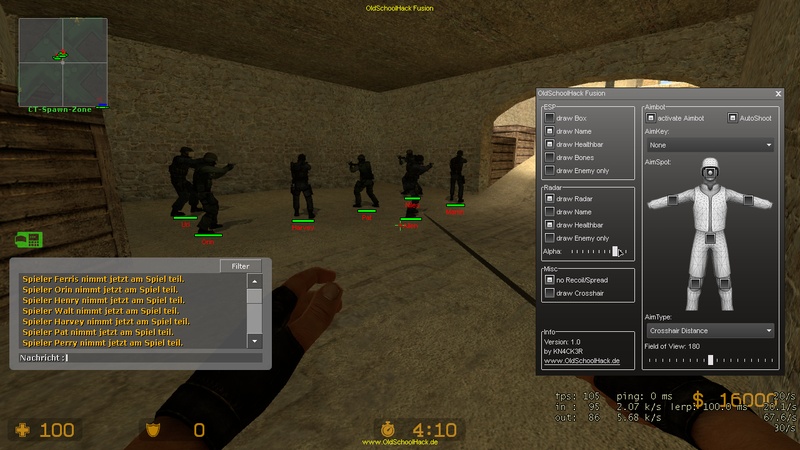The height and width of the screenshot is (450, 800).
Task: Close the OldSchoolHack Fusion window
Action: pyautogui.click(x=778, y=93)
